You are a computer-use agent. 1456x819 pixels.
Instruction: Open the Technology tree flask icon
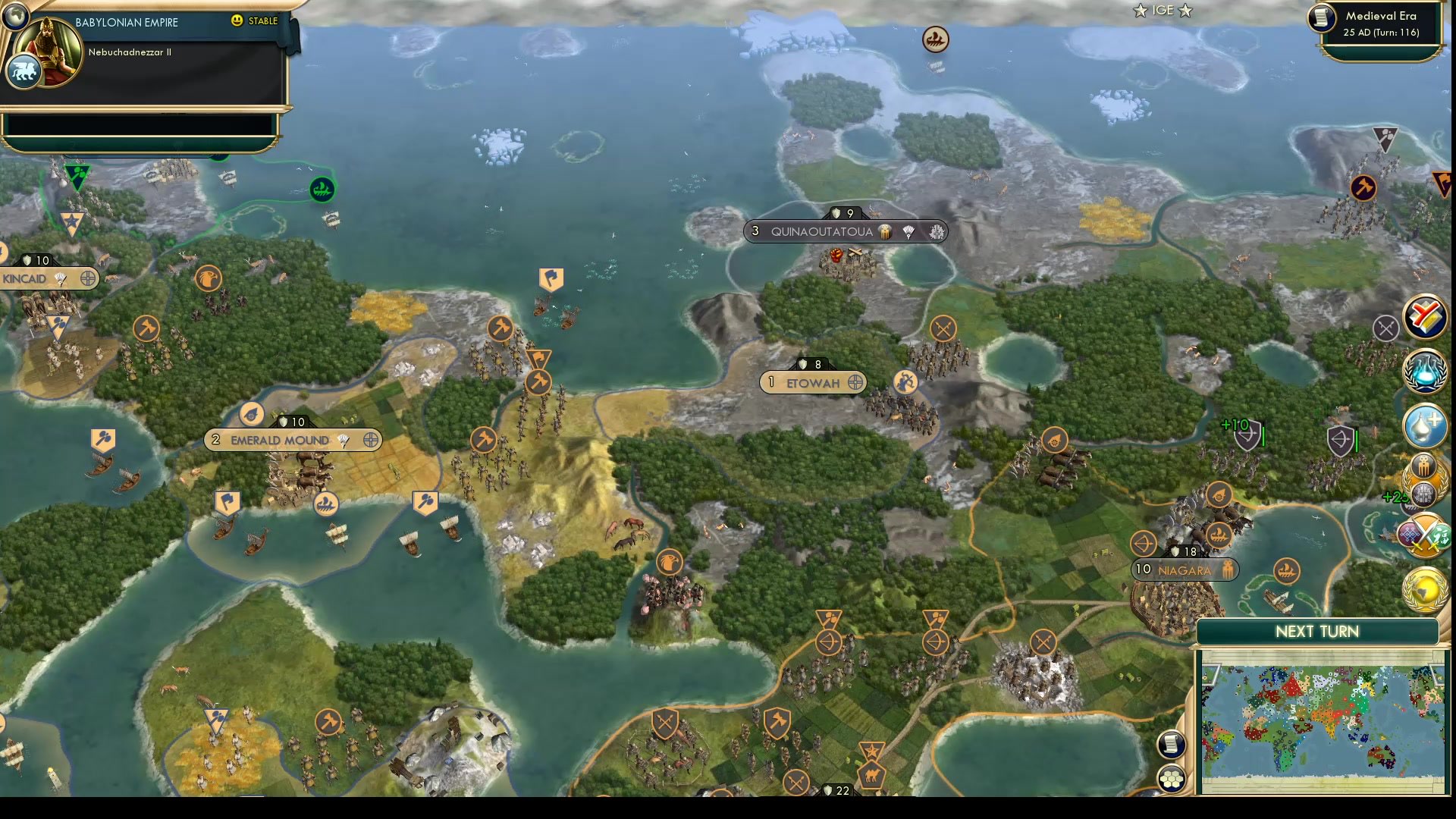(x=1424, y=371)
